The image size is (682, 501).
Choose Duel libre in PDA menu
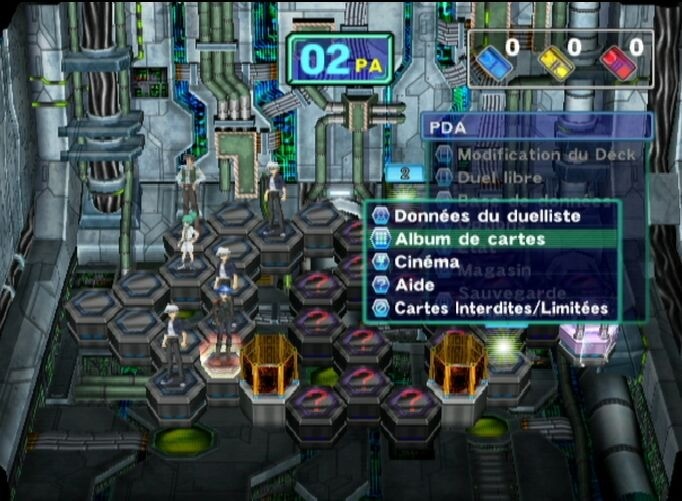click(x=500, y=178)
